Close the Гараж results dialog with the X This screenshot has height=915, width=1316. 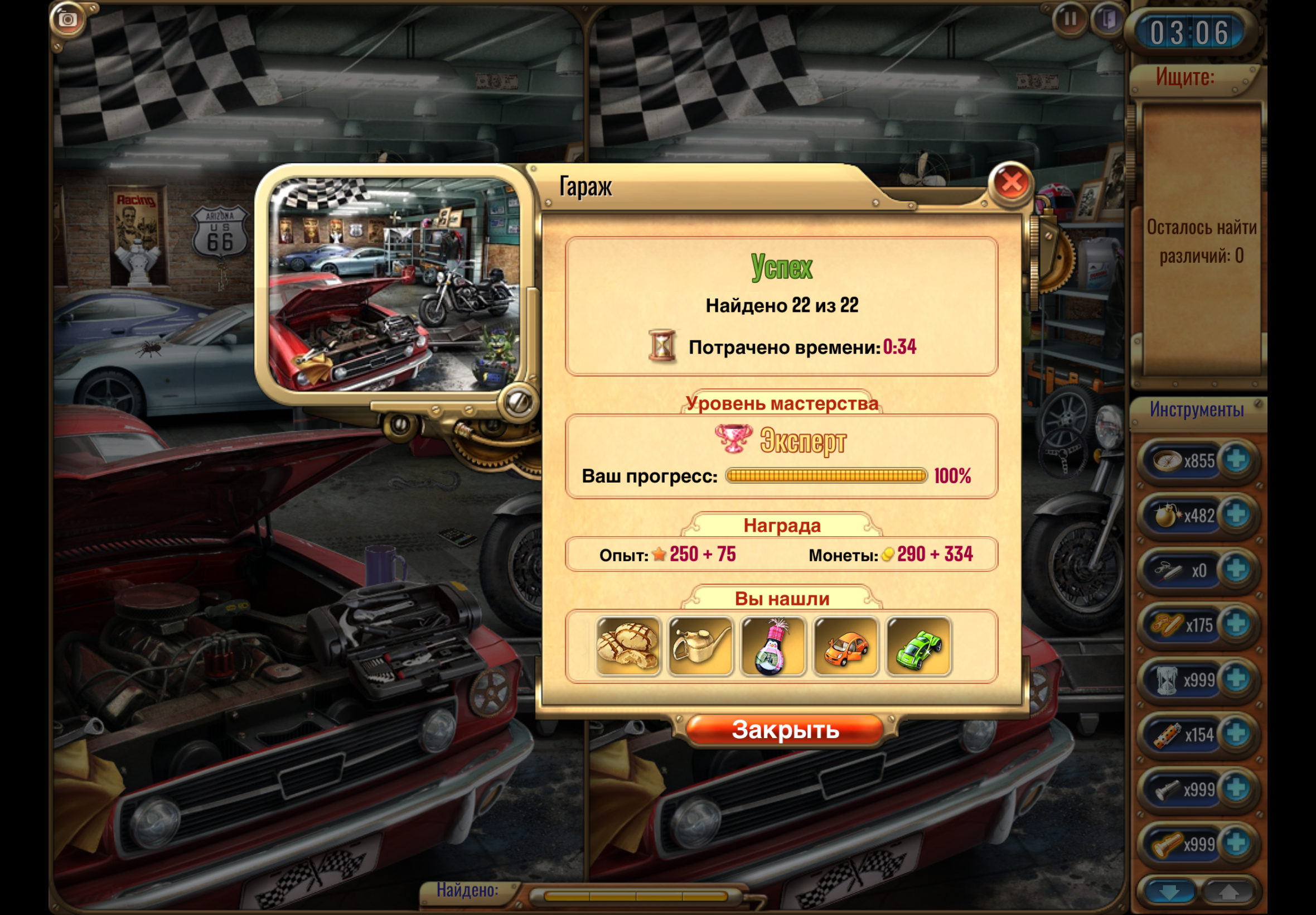(1010, 183)
